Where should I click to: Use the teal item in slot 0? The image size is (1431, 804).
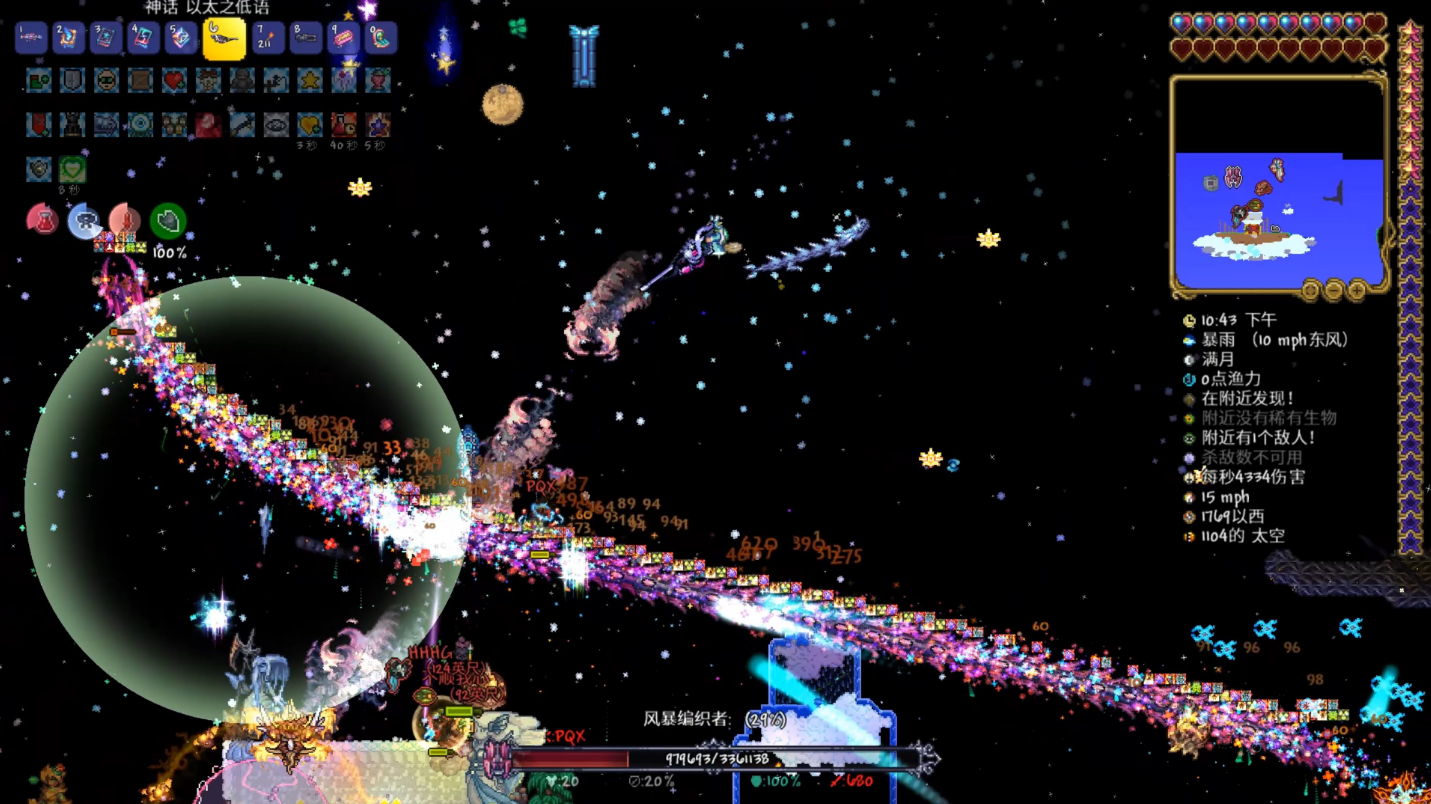tap(381, 39)
